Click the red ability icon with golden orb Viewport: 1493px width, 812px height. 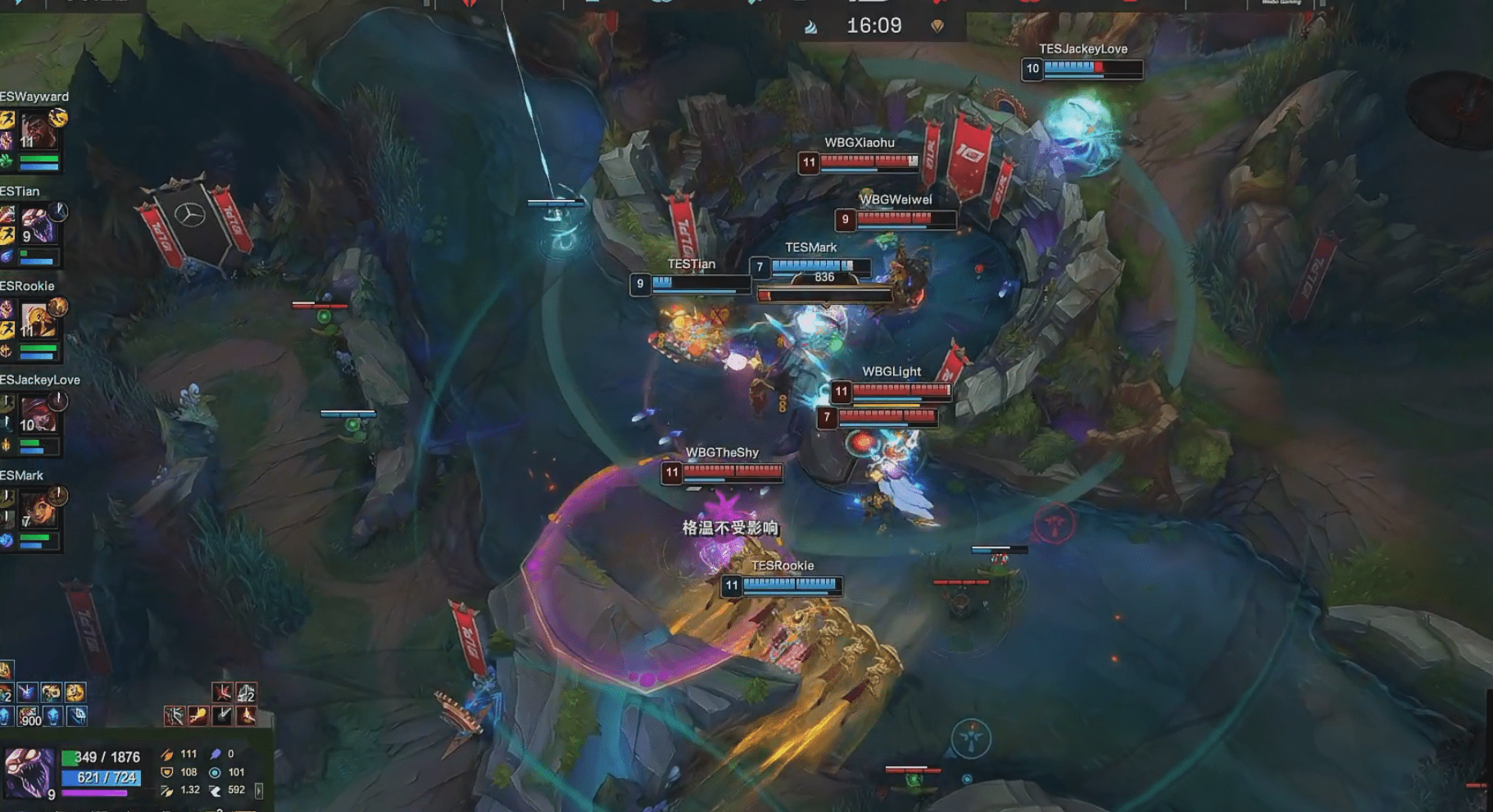coord(198,716)
